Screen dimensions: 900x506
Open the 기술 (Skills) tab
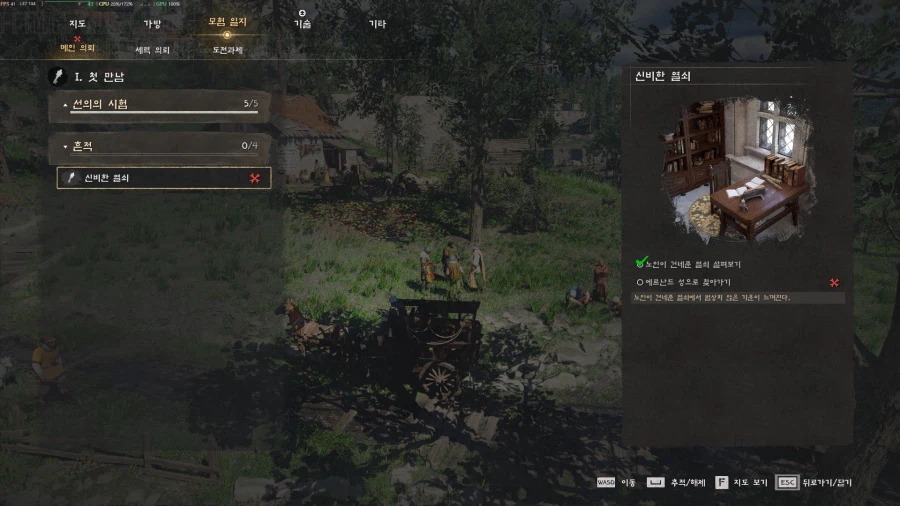coord(302,23)
